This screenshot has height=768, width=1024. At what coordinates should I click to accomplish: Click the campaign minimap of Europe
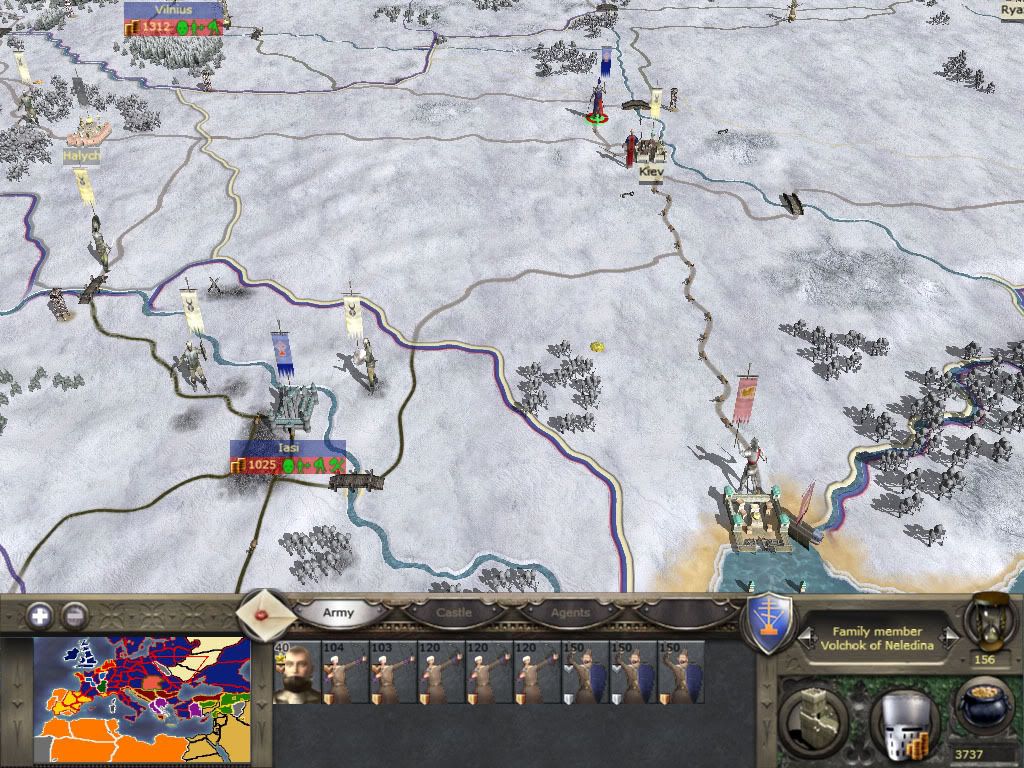pyautogui.click(x=141, y=701)
